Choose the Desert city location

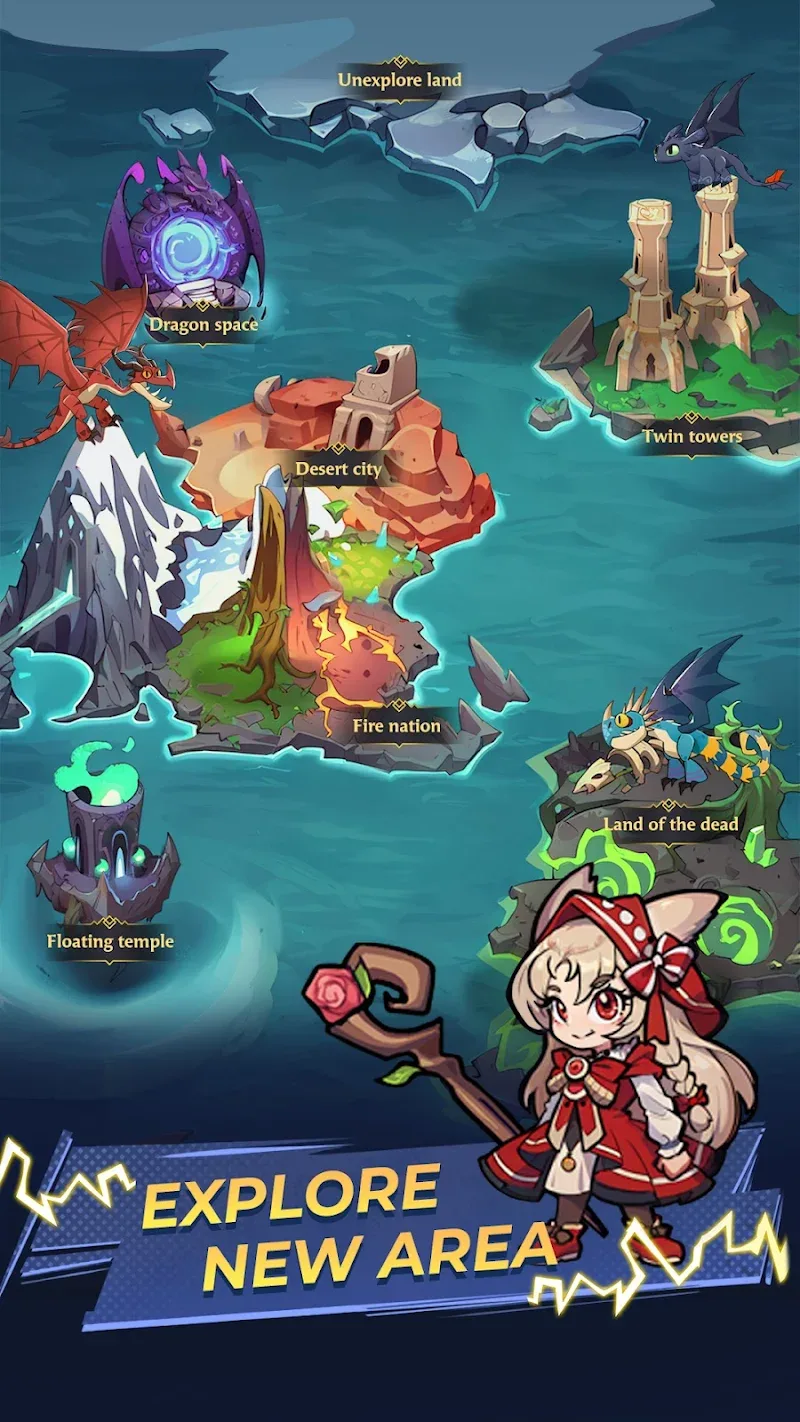click(x=338, y=468)
